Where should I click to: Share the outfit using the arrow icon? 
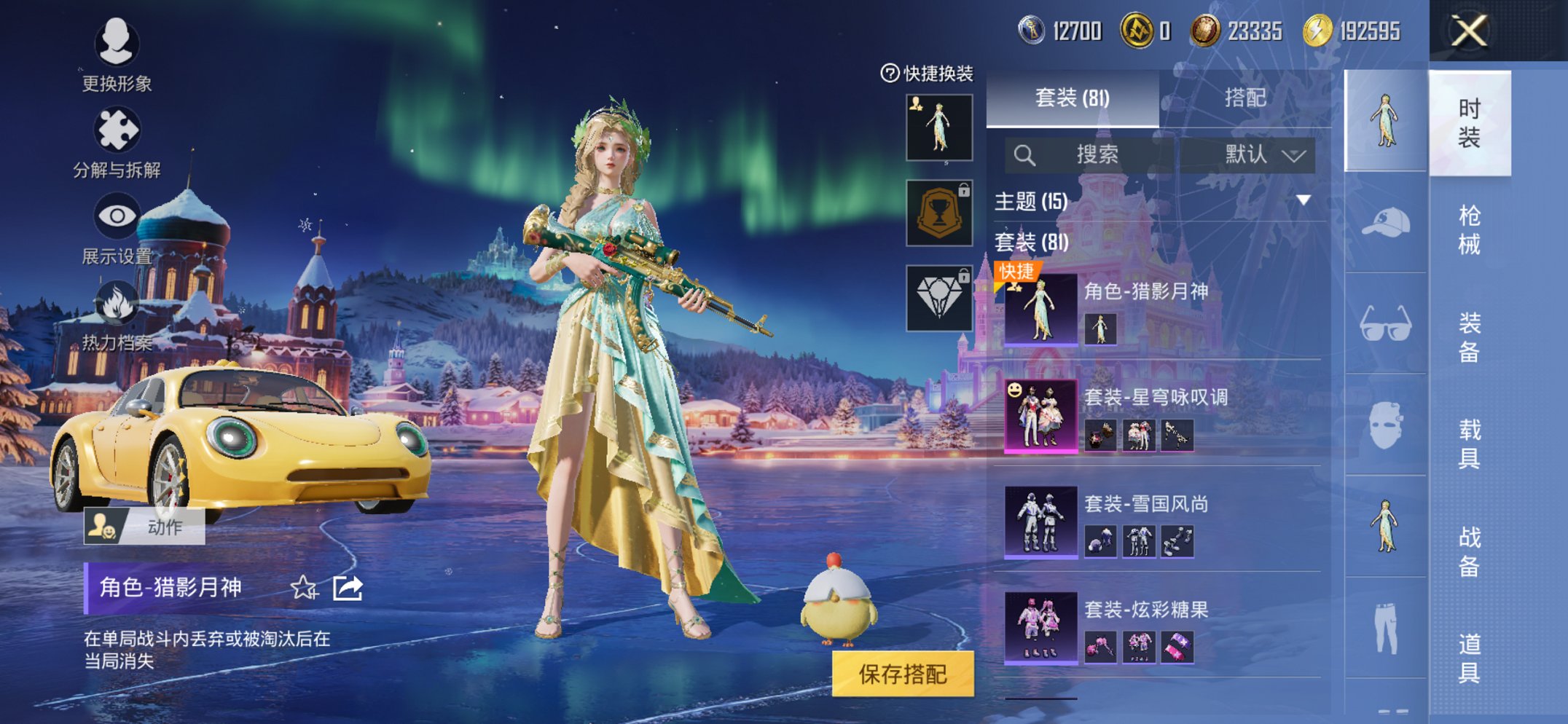(x=348, y=588)
